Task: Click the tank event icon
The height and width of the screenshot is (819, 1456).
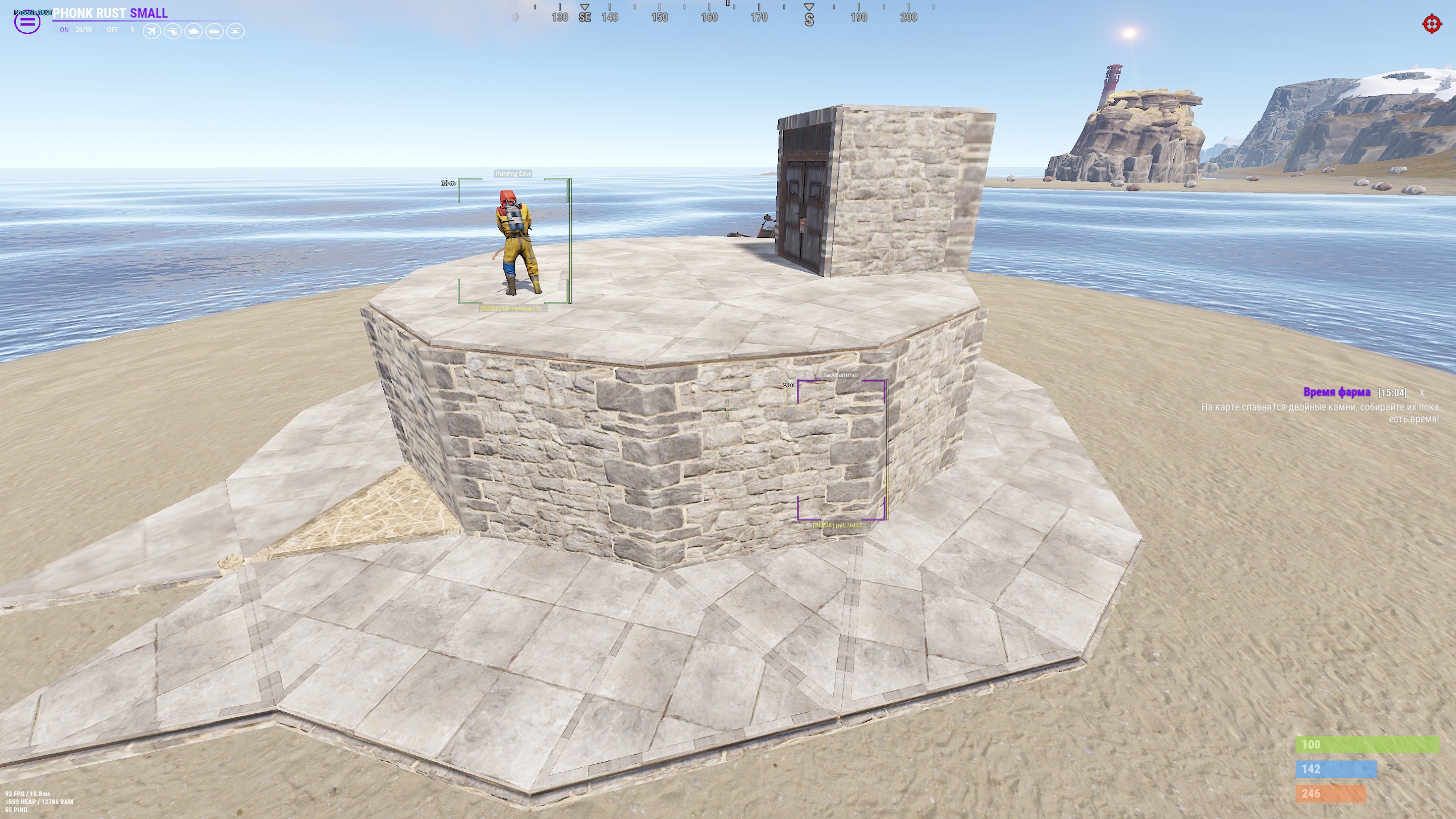Action: coord(193,31)
